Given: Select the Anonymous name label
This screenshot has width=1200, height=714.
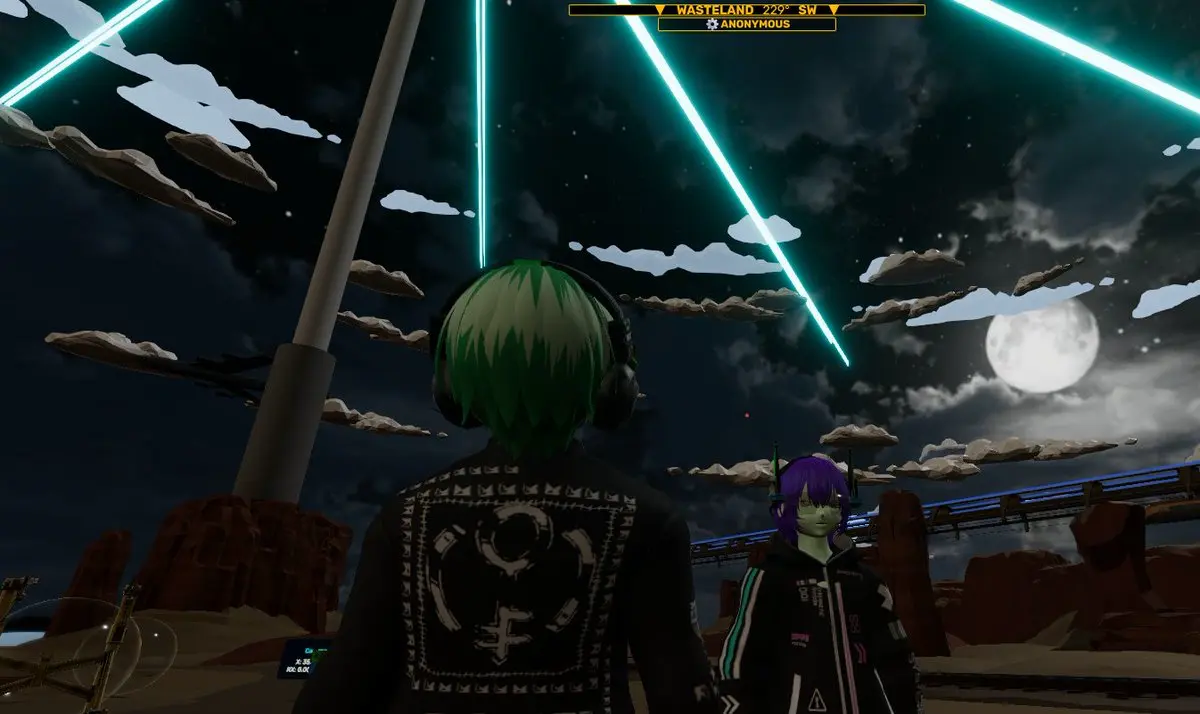Looking at the screenshot, I should (x=754, y=24).
